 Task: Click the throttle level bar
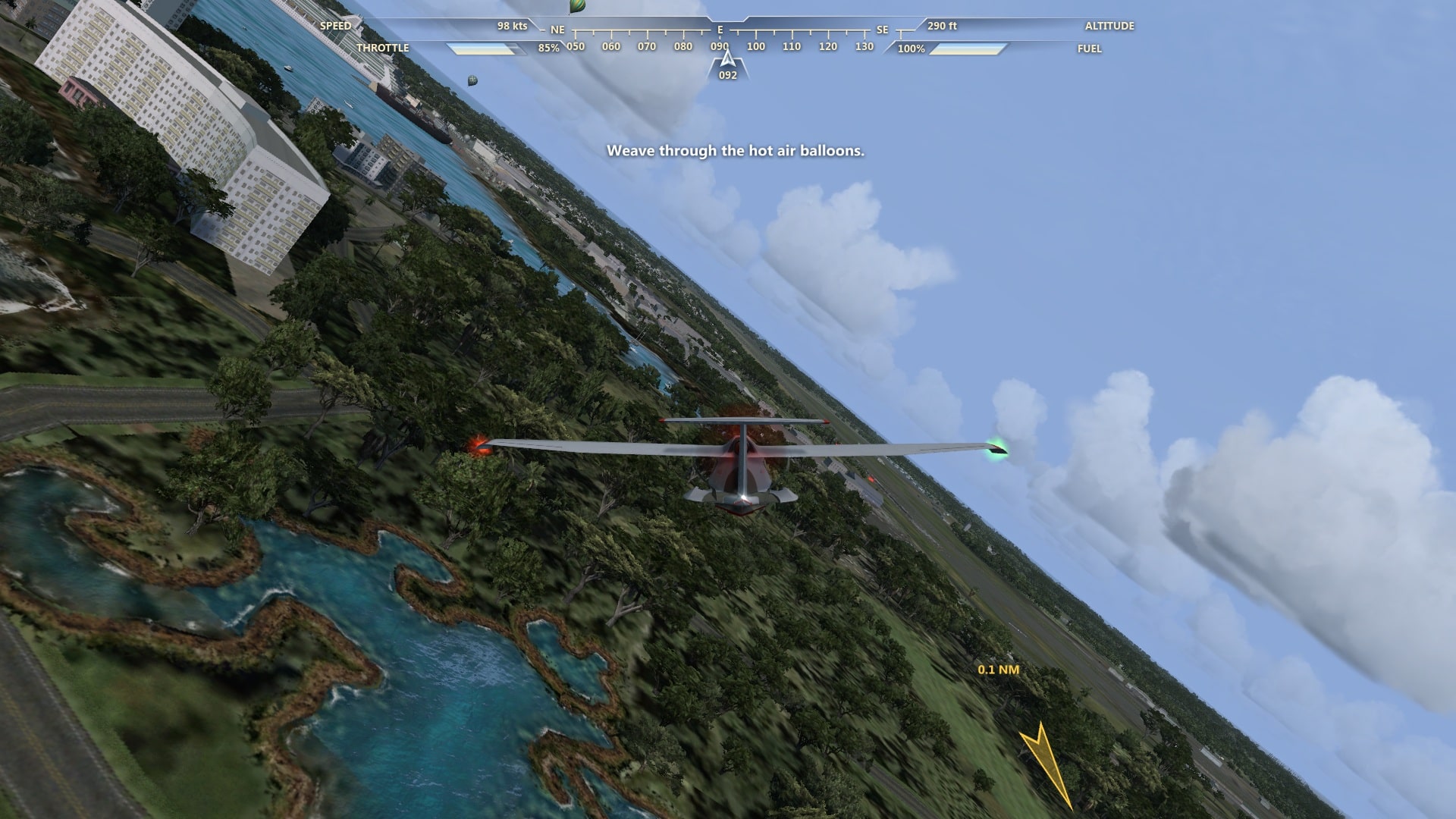pos(486,49)
